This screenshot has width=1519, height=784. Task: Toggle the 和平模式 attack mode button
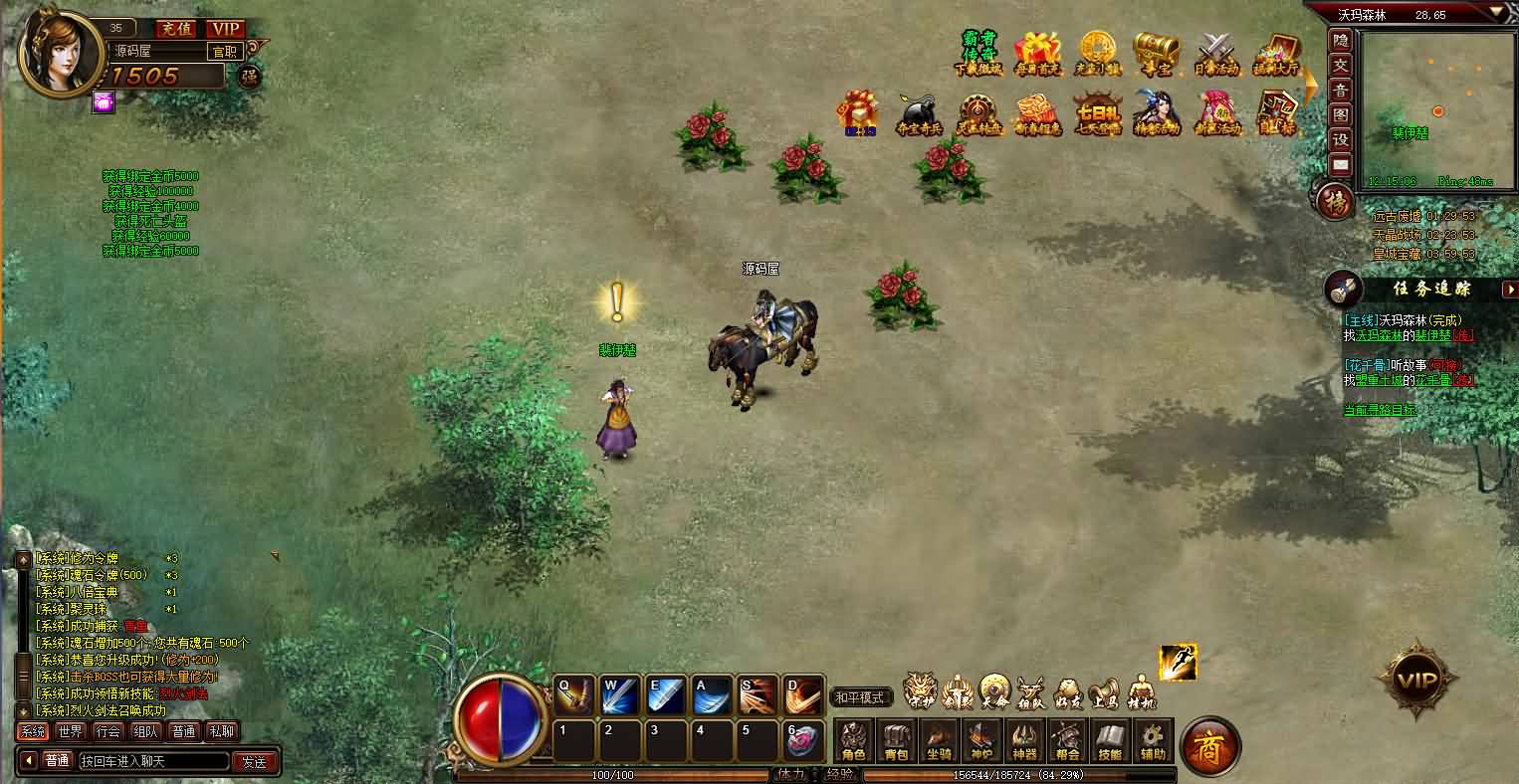860,697
